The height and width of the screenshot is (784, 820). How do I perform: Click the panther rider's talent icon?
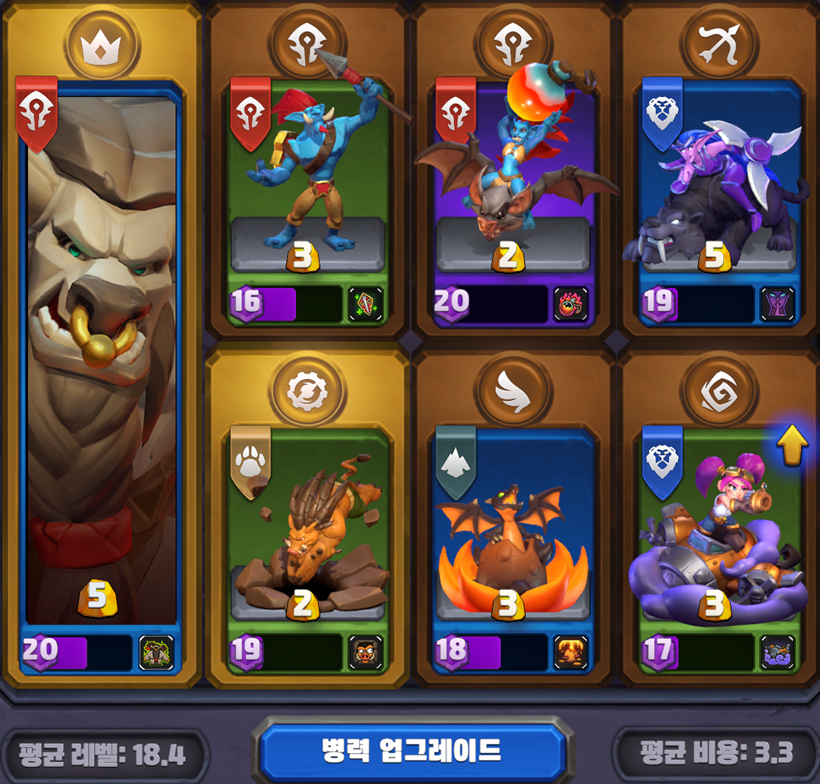[x=777, y=305]
